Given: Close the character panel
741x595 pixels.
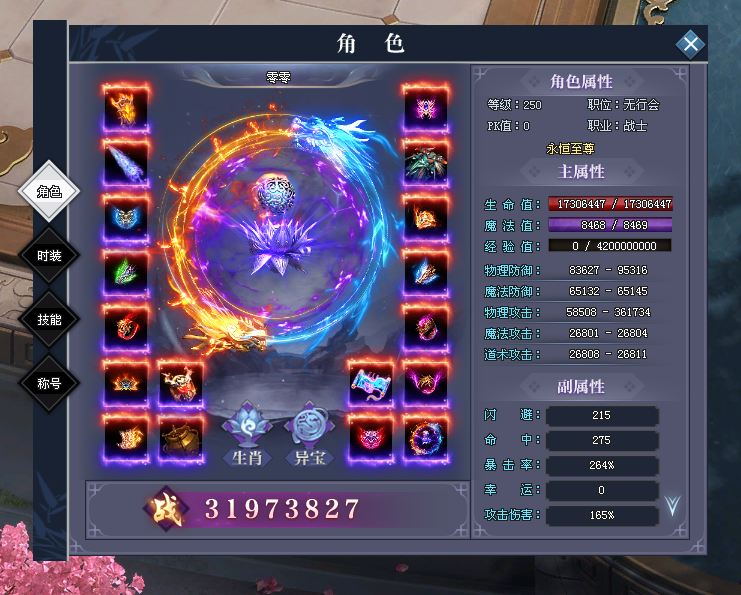Looking at the screenshot, I should [690, 44].
